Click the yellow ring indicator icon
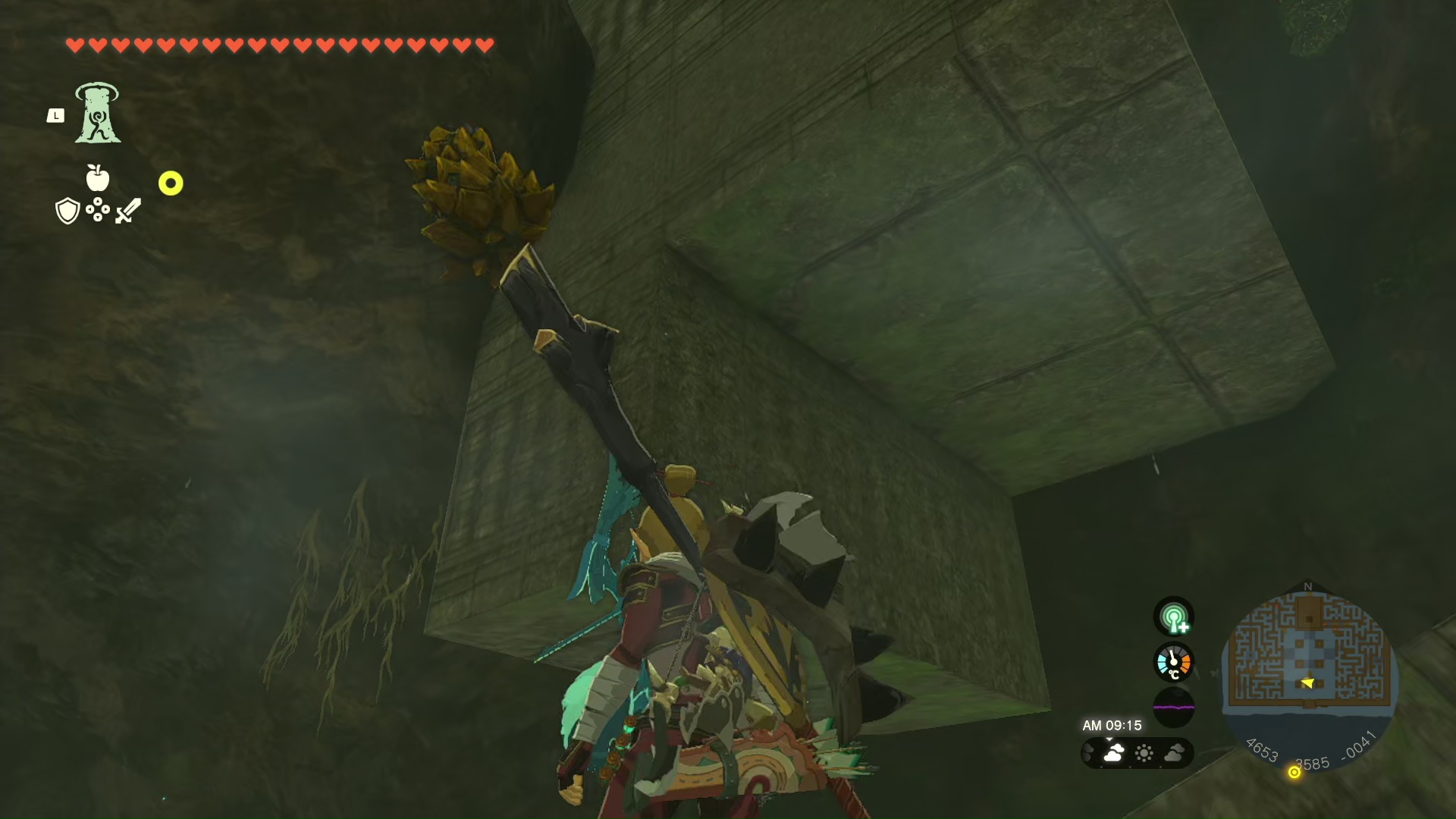This screenshot has width=1456, height=819. (x=171, y=184)
